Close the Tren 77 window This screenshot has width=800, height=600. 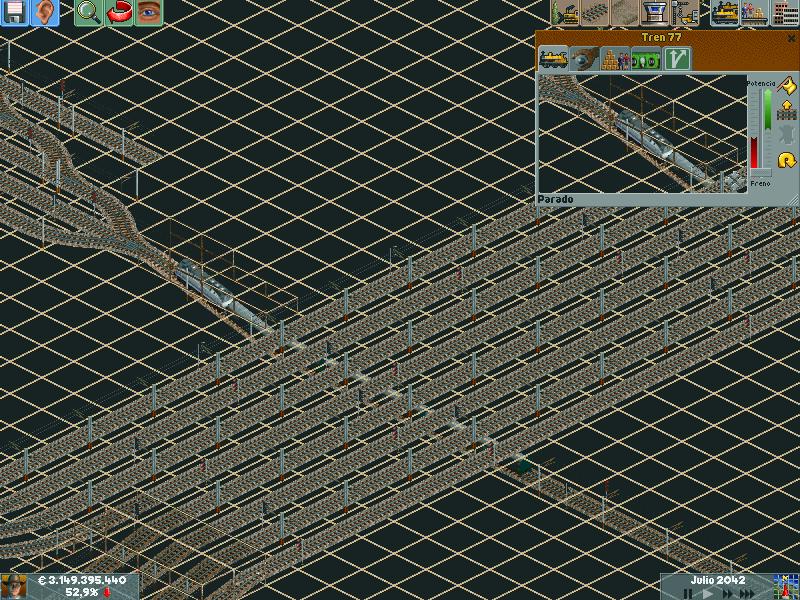point(791,37)
